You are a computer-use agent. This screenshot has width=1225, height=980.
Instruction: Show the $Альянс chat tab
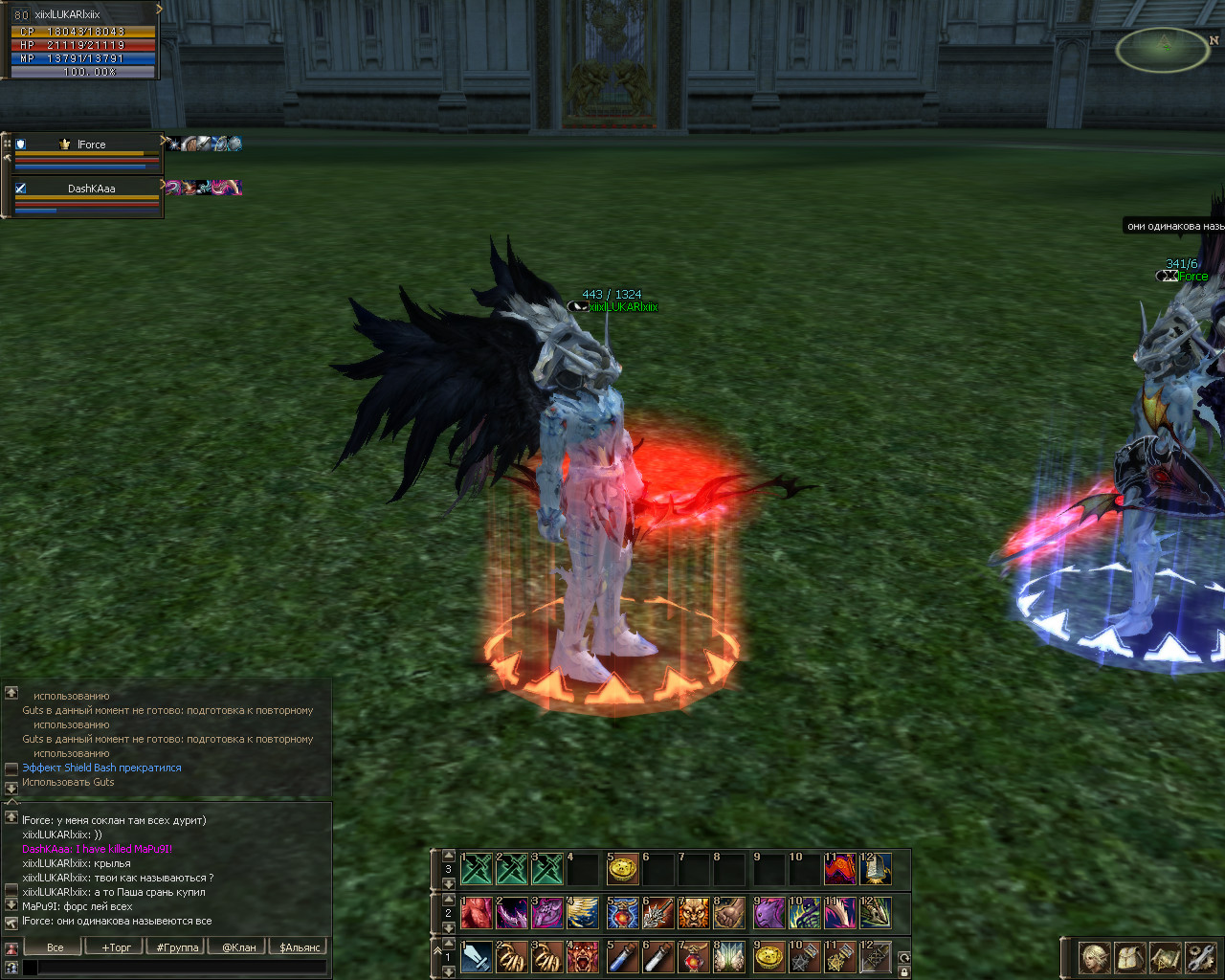[x=301, y=947]
